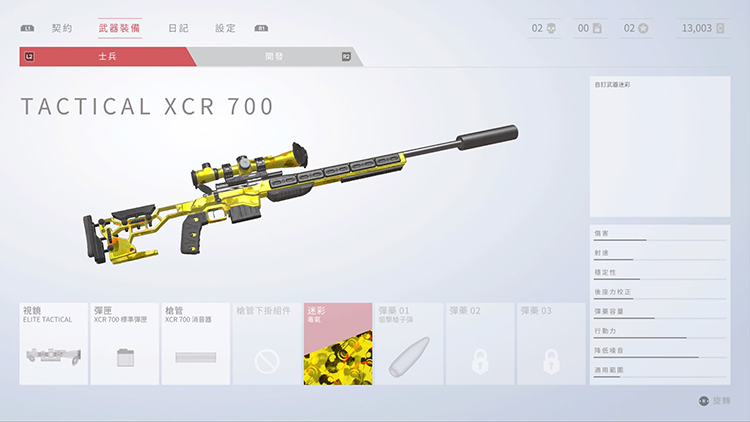Select the 槍管 XCR 700 suppressor slot

coord(196,344)
